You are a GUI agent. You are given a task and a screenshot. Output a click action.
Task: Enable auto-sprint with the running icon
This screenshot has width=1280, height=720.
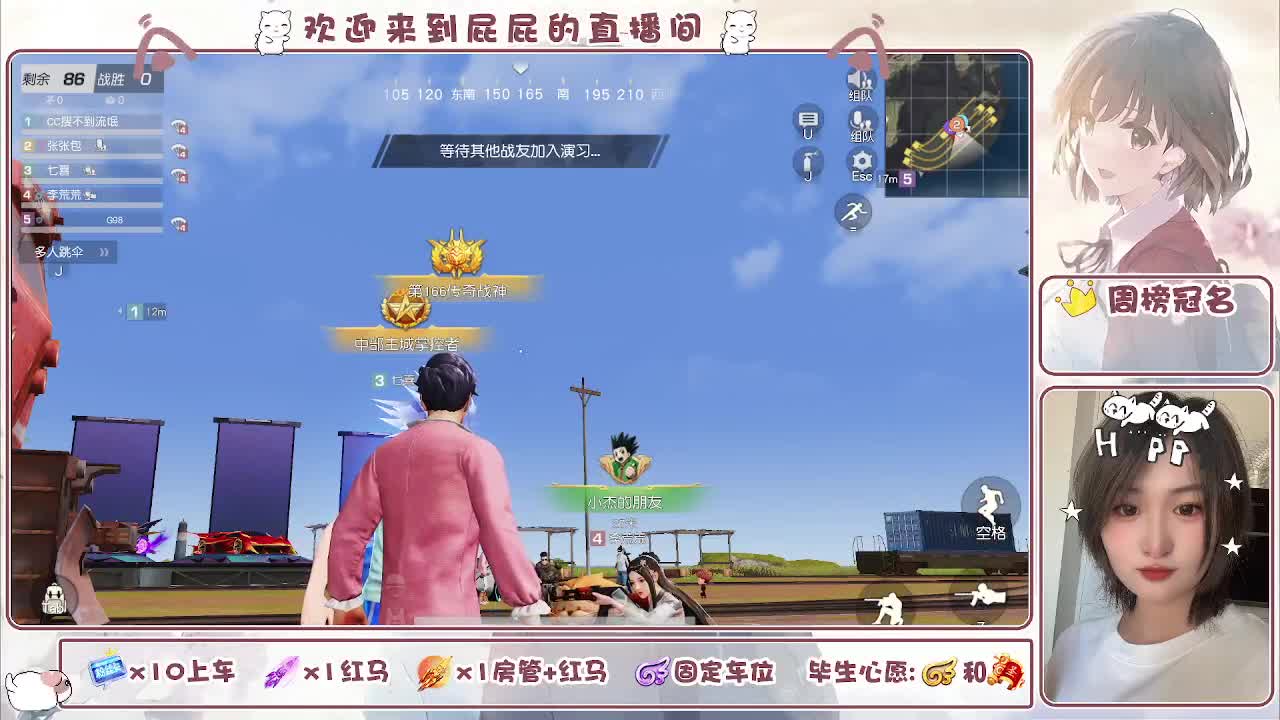click(x=852, y=211)
